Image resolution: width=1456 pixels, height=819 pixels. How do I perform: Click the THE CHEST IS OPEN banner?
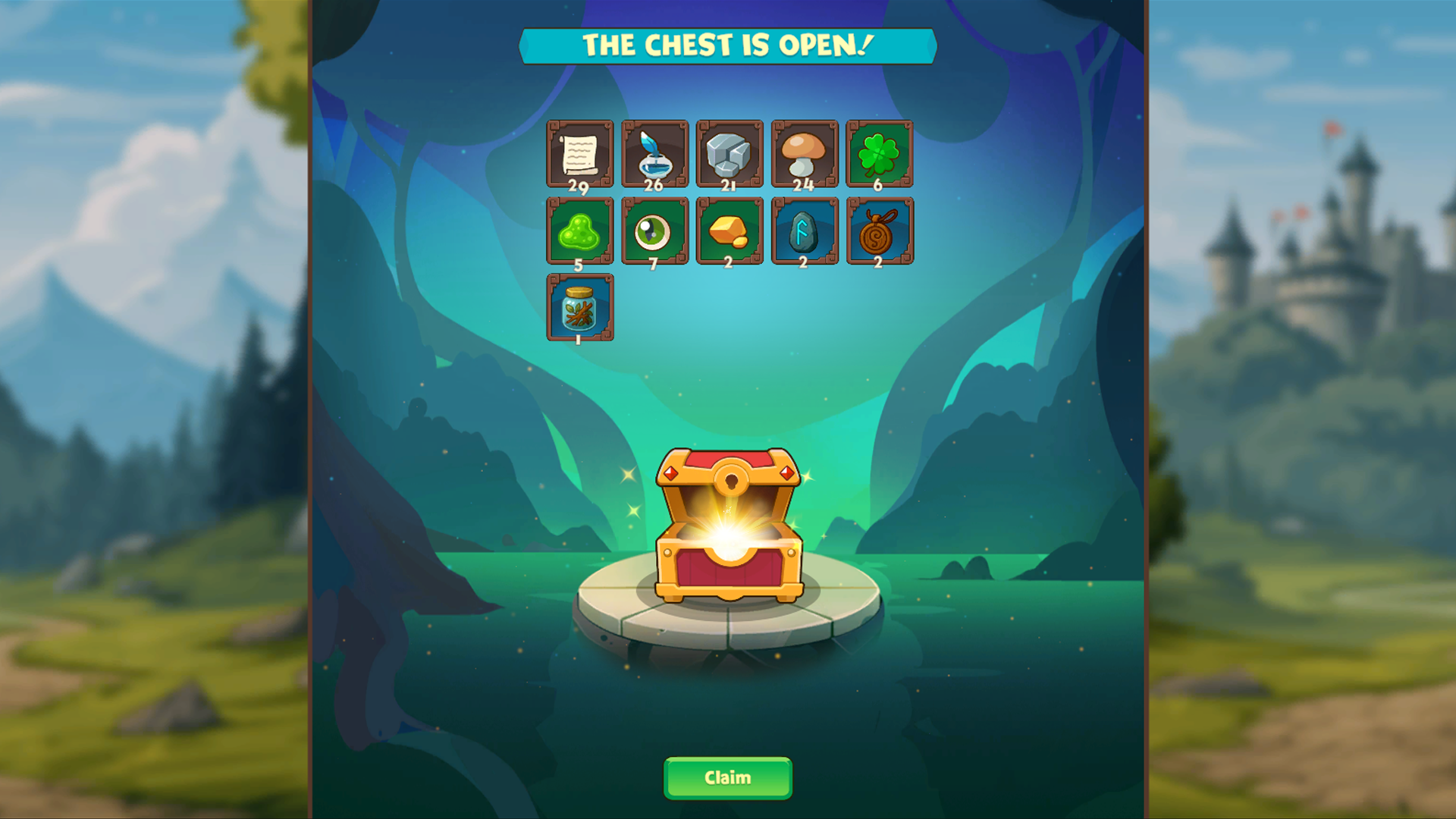[x=728, y=45]
